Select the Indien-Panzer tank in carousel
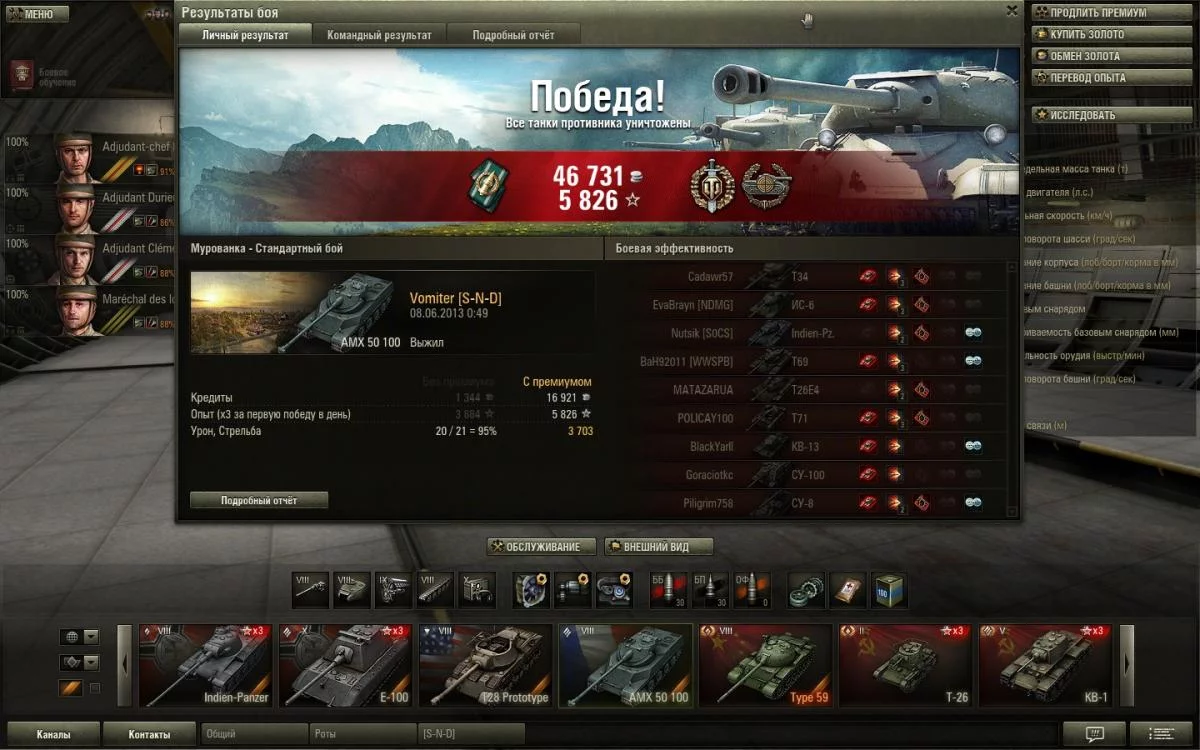1200x750 pixels. [205, 665]
